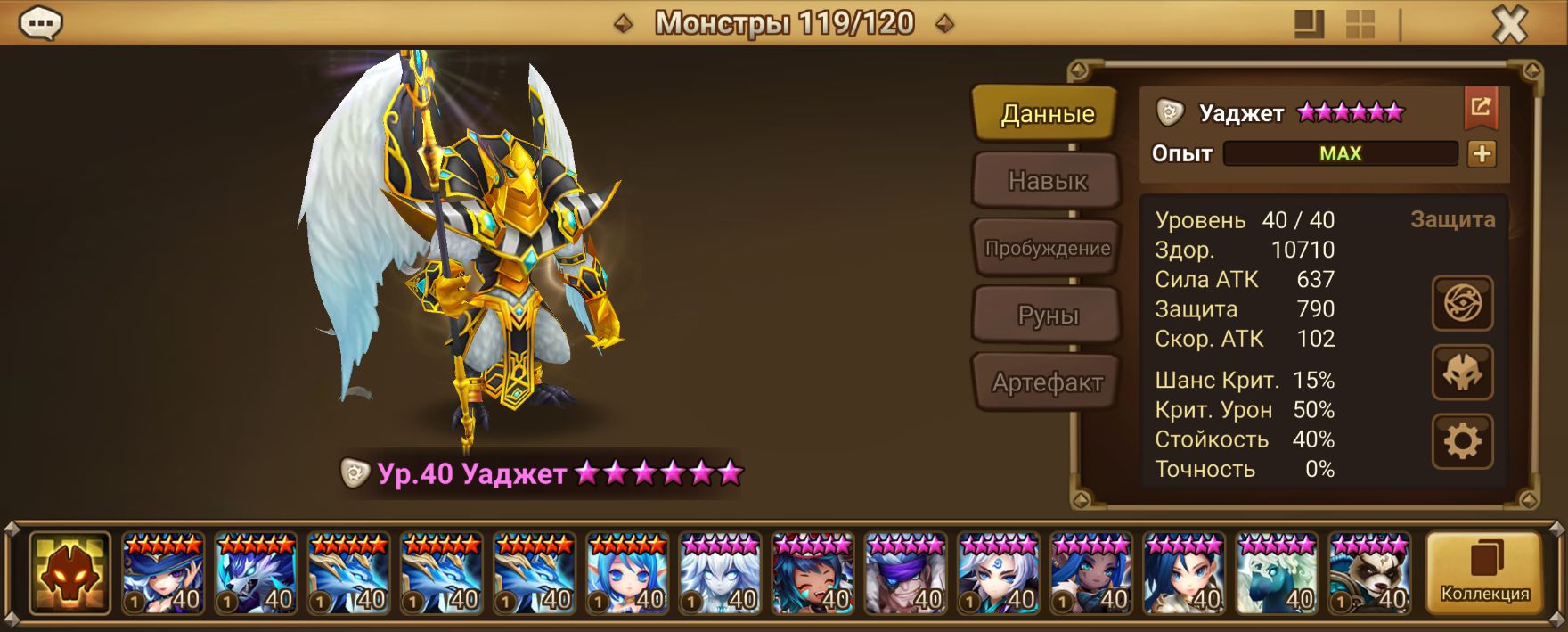Choose the blue werewolf monster thumbnail
Screen dimensions: 1568x632
(256, 574)
